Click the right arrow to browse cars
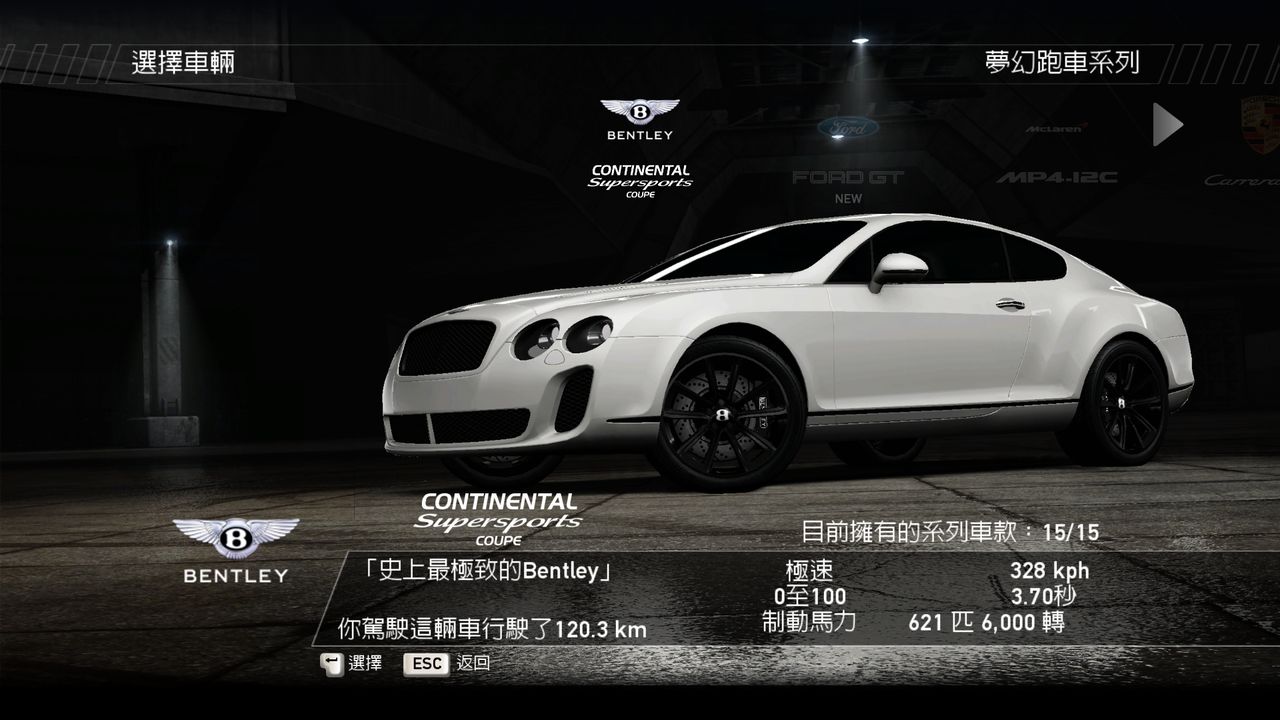Viewport: 1280px width, 720px height. click(1167, 124)
